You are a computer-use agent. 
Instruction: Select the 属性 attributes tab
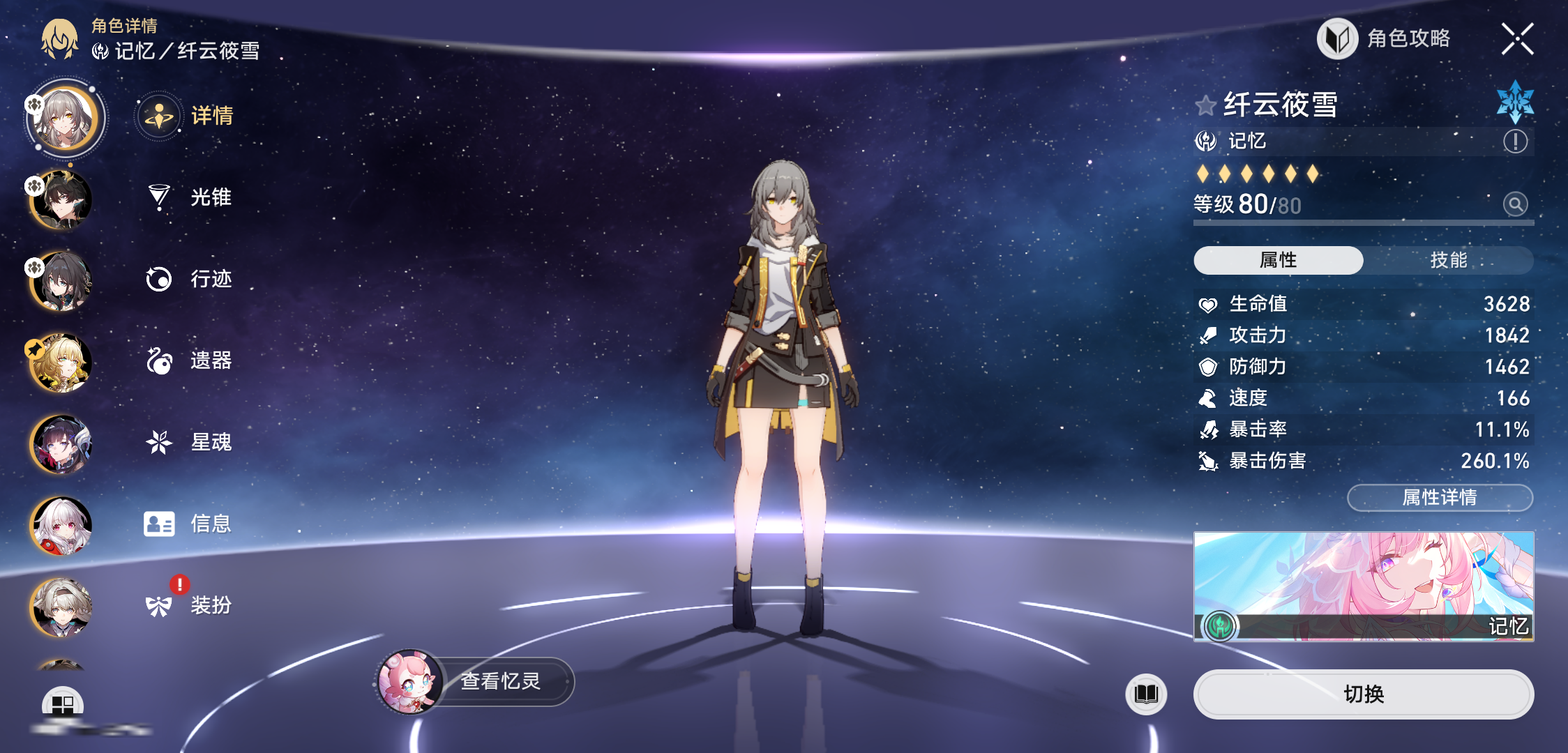[x=1278, y=260]
